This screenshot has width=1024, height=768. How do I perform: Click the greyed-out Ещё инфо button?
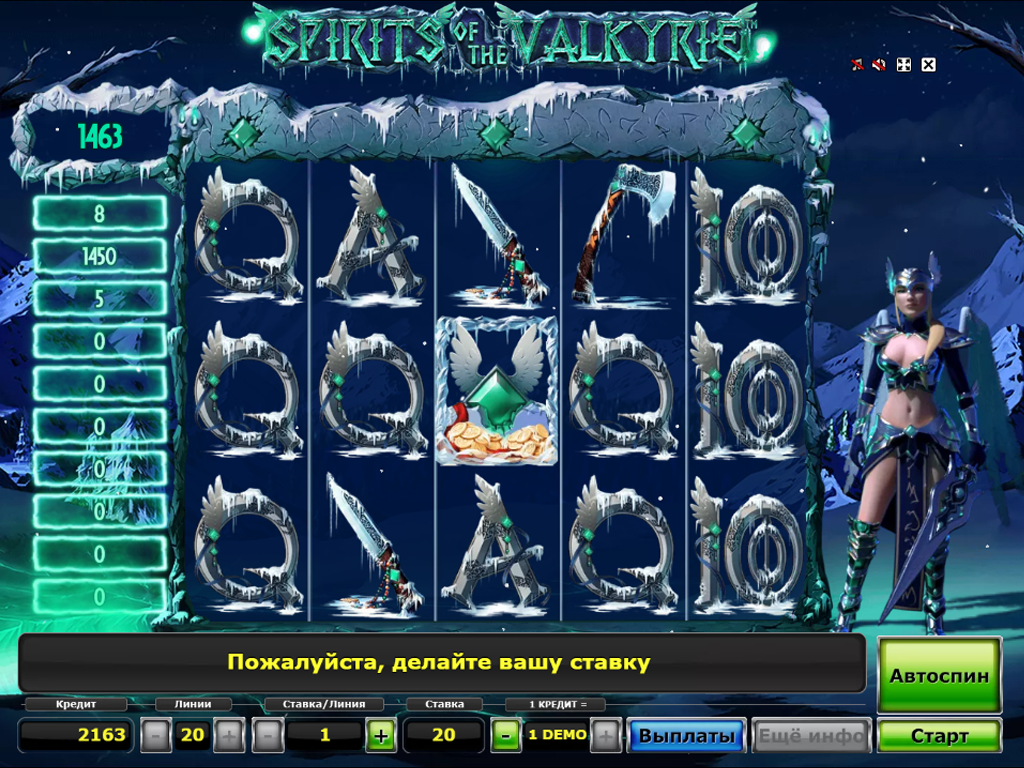[x=811, y=736]
